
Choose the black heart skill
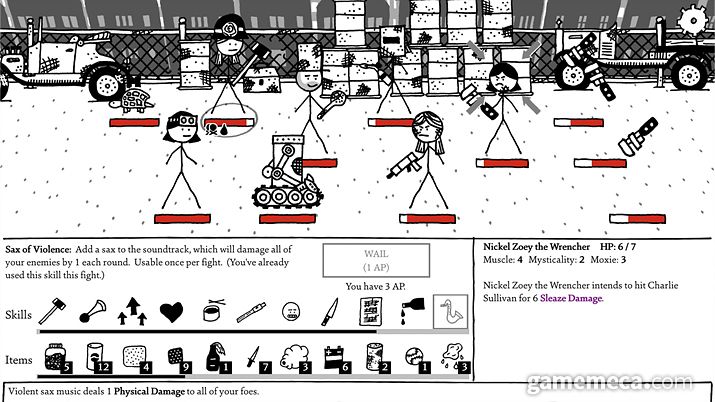tap(171, 312)
